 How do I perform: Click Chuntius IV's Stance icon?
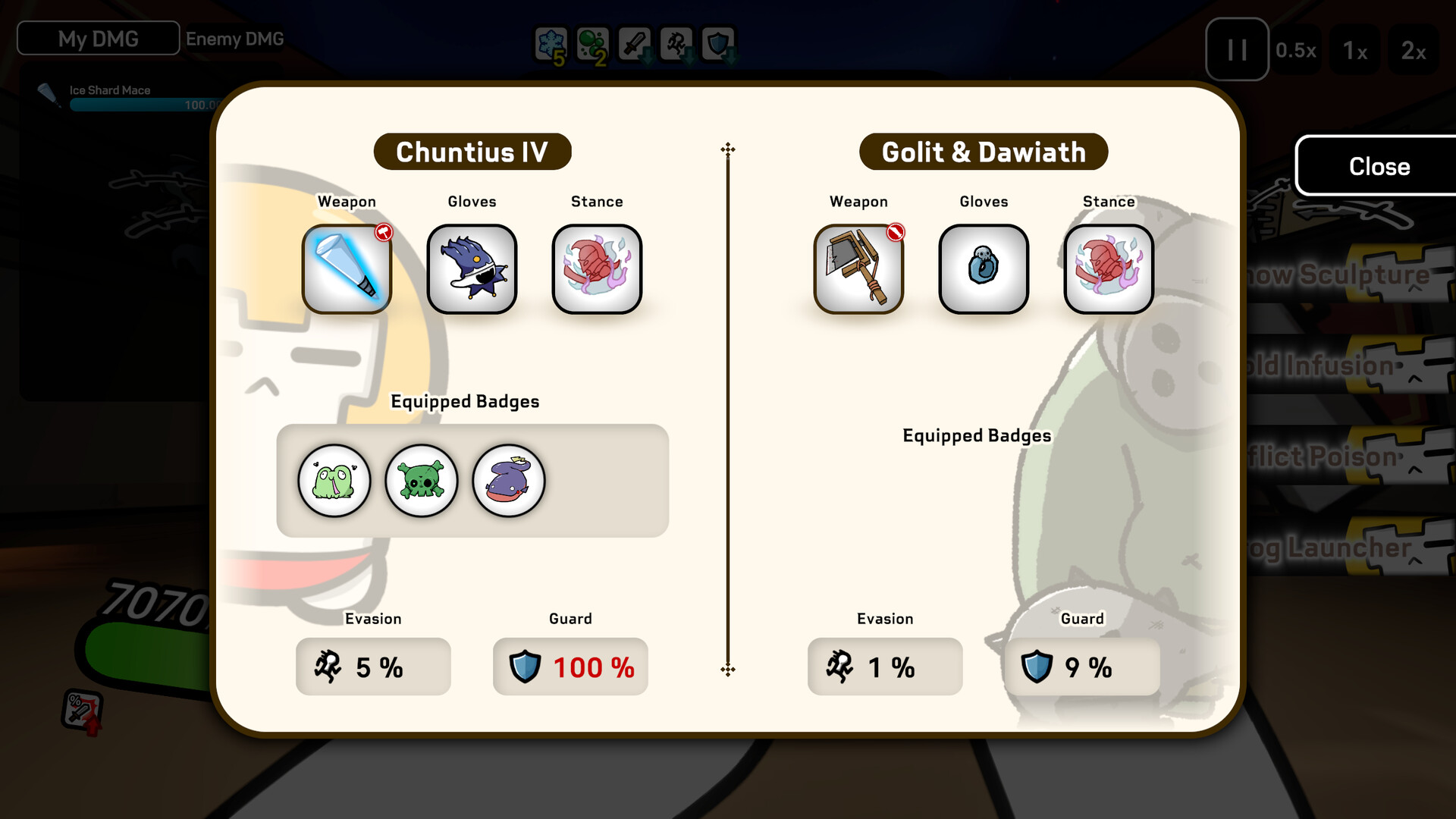coord(597,269)
